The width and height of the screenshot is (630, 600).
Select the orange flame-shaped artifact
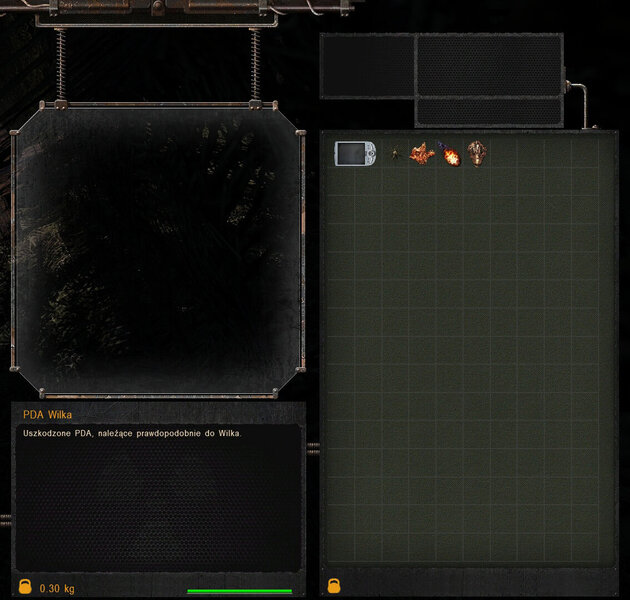pyautogui.click(x=423, y=154)
